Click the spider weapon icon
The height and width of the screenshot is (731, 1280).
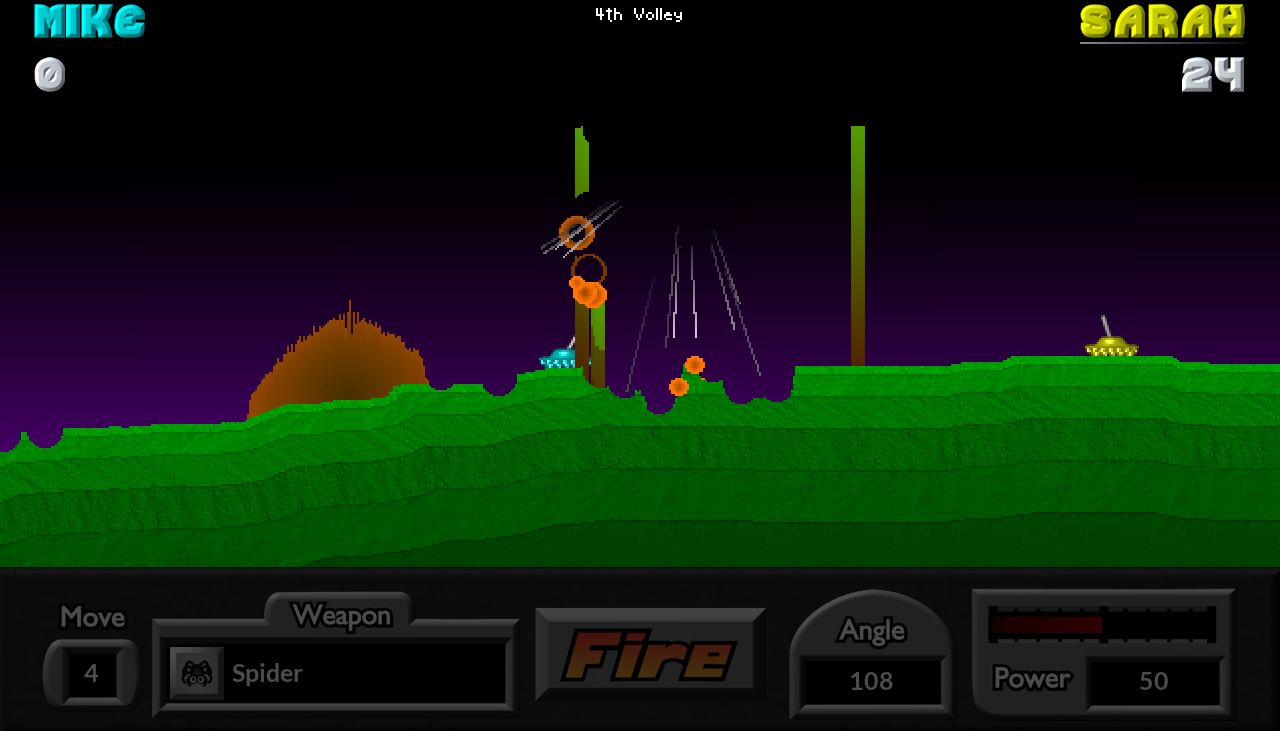tap(196, 673)
